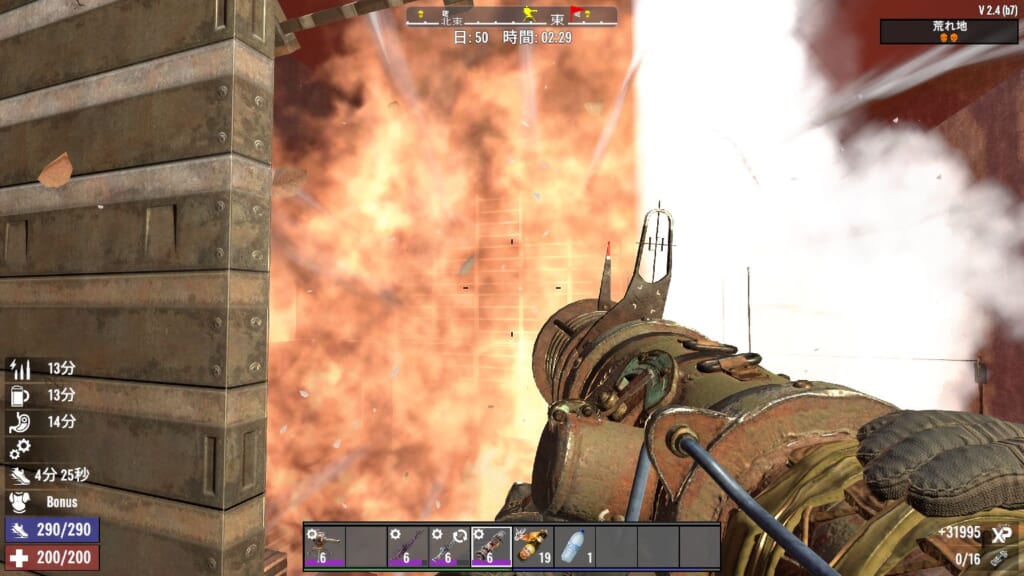Click the bullets buff icon
The height and width of the screenshot is (576, 1024).
19,369
